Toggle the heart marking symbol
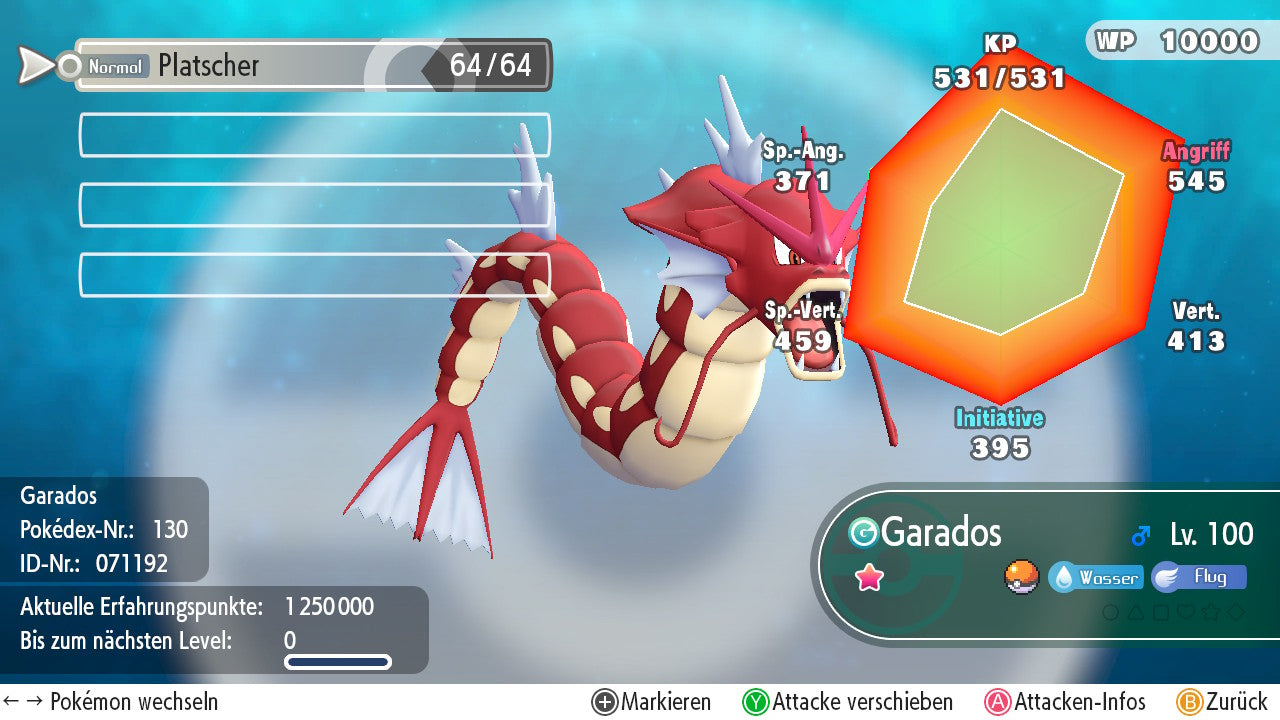This screenshot has width=1280, height=720. (x=1186, y=611)
